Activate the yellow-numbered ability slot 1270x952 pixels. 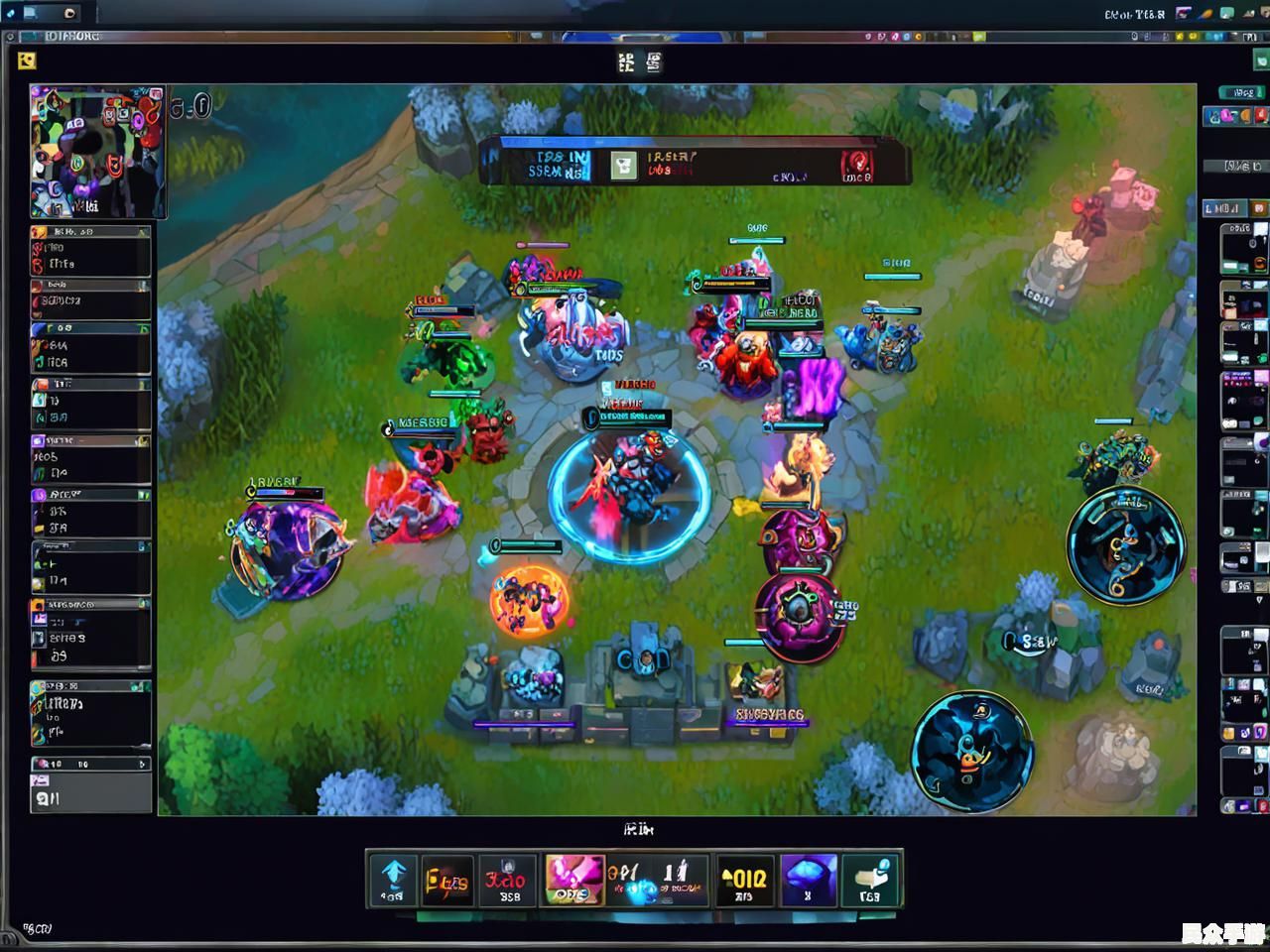pyautogui.click(x=744, y=880)
